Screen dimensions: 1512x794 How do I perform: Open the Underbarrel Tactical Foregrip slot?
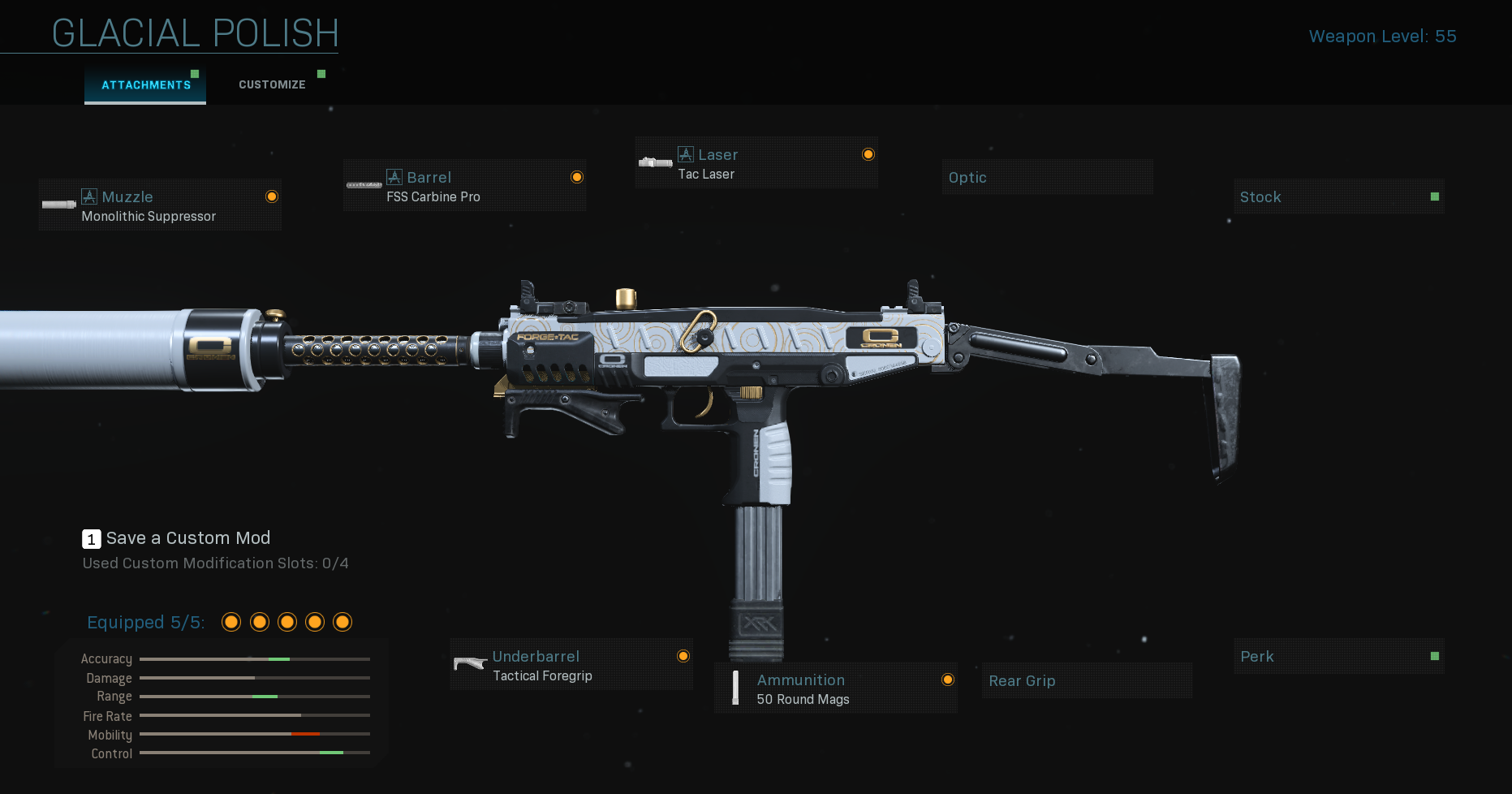571,665
